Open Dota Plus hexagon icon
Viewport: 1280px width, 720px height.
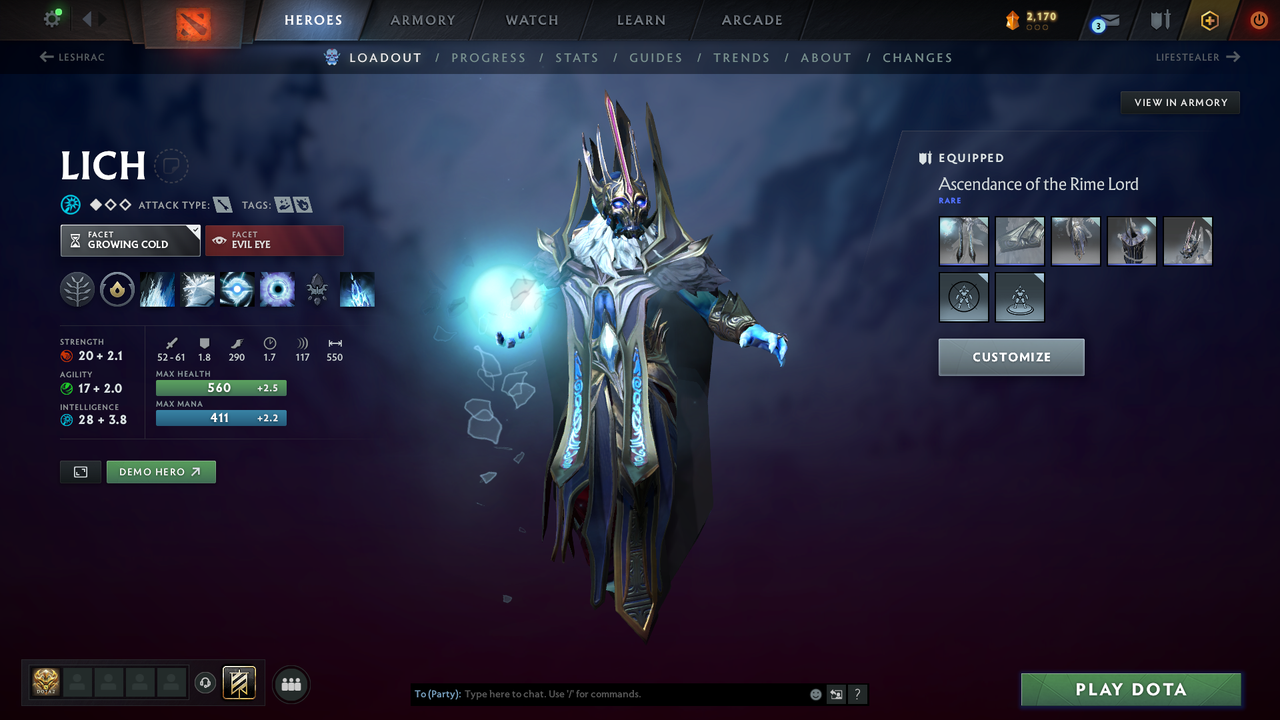(x=1209, y=20)
